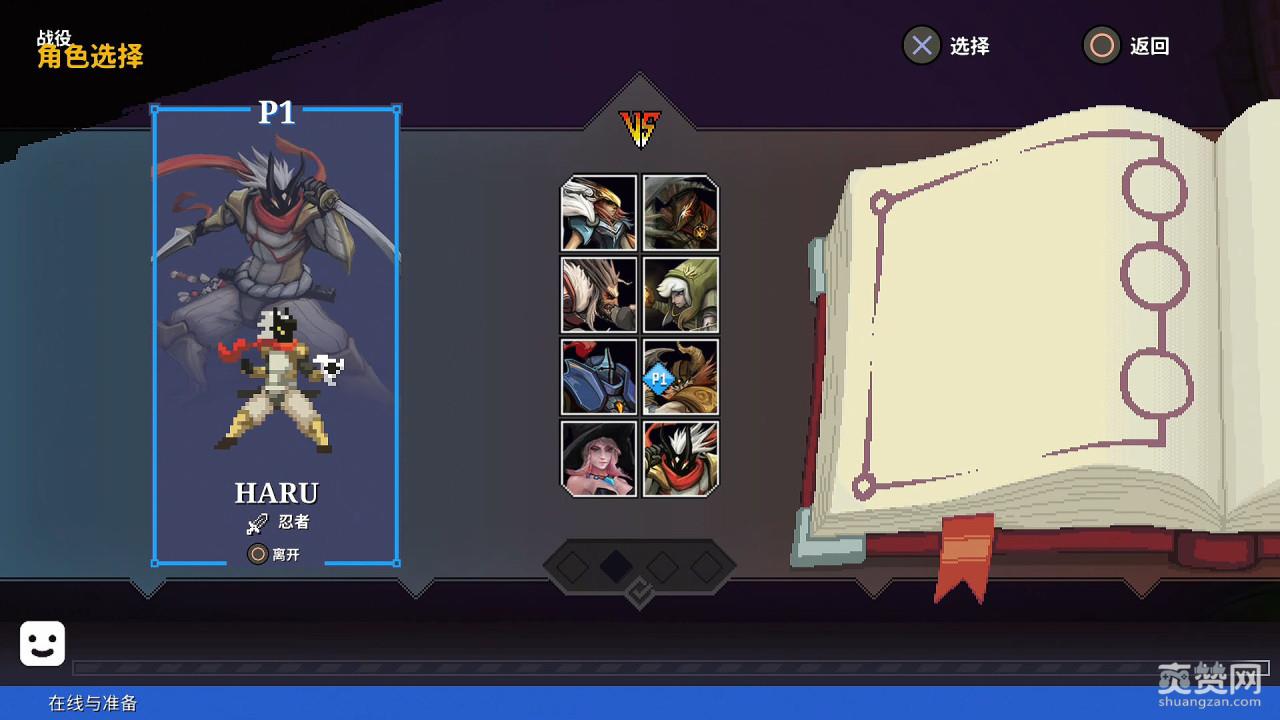Click the 在线与准备 status bar text
Image resolution: width=1280 pixels, height=720 pixels.
pyautogui.click(x=95, y=704)
